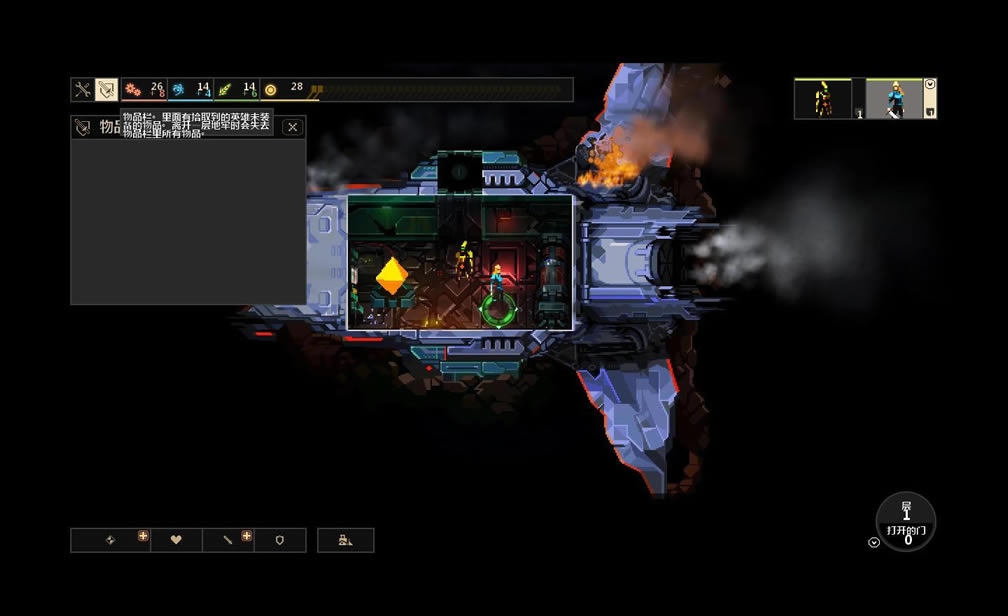1008x616 pixels.
Task: Close the inventory panel with X
Action: [292, 127]
